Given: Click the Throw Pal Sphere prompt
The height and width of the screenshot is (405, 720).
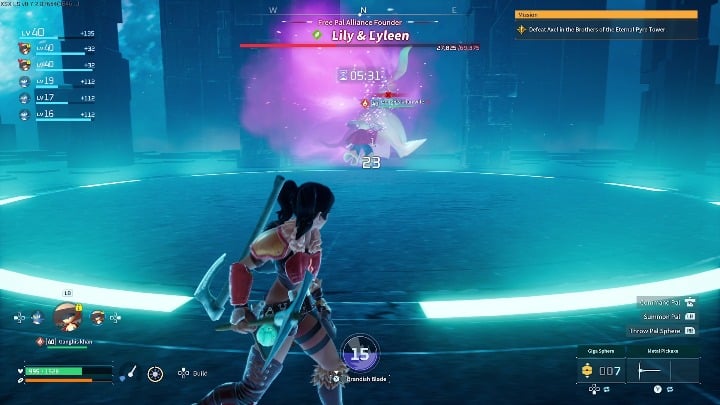Looking at the screenshot, I should (x=661, y=330).
